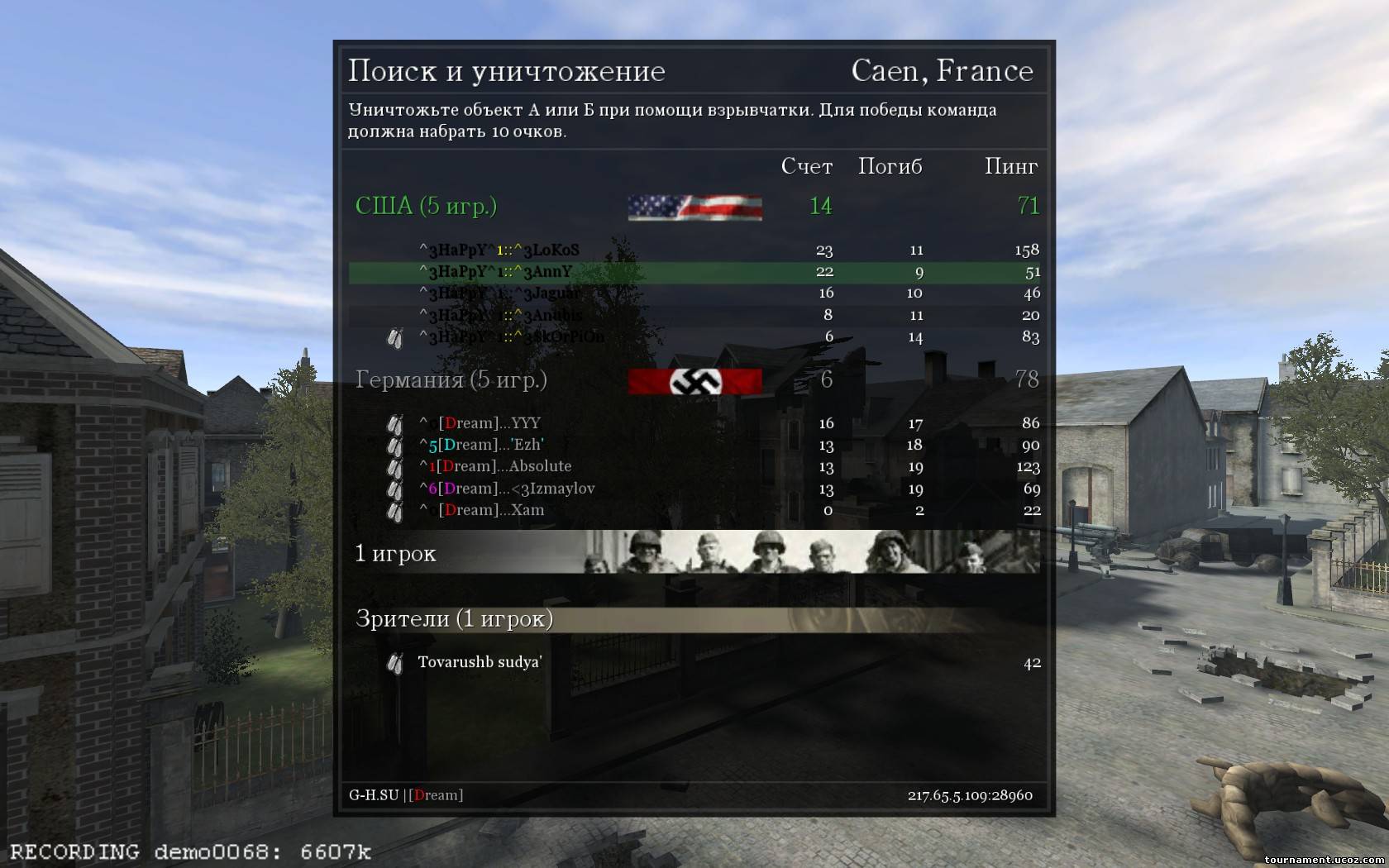1389x868 pixels.
Task: Select the Зрители spectators header
Action: pos(454,618)
